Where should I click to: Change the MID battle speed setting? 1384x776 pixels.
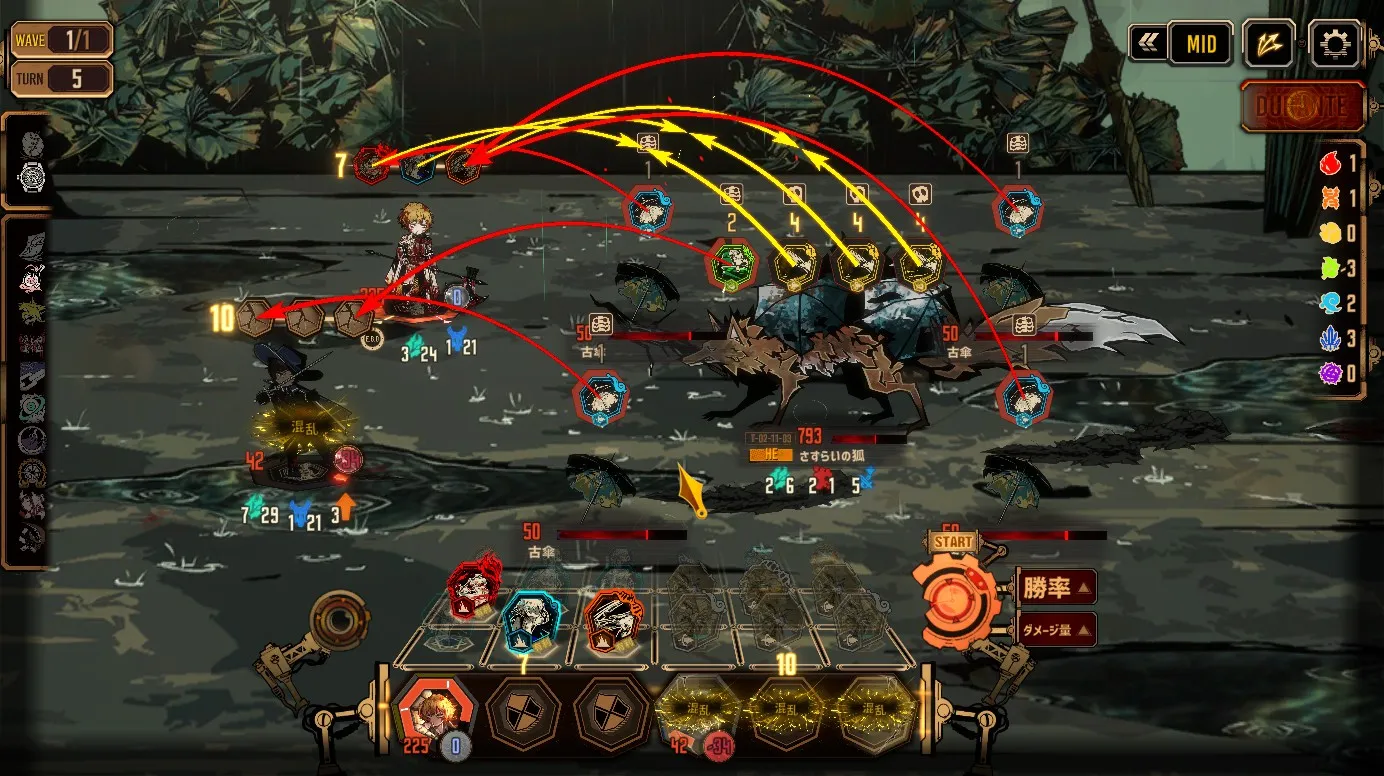[x=1200, y=44]
